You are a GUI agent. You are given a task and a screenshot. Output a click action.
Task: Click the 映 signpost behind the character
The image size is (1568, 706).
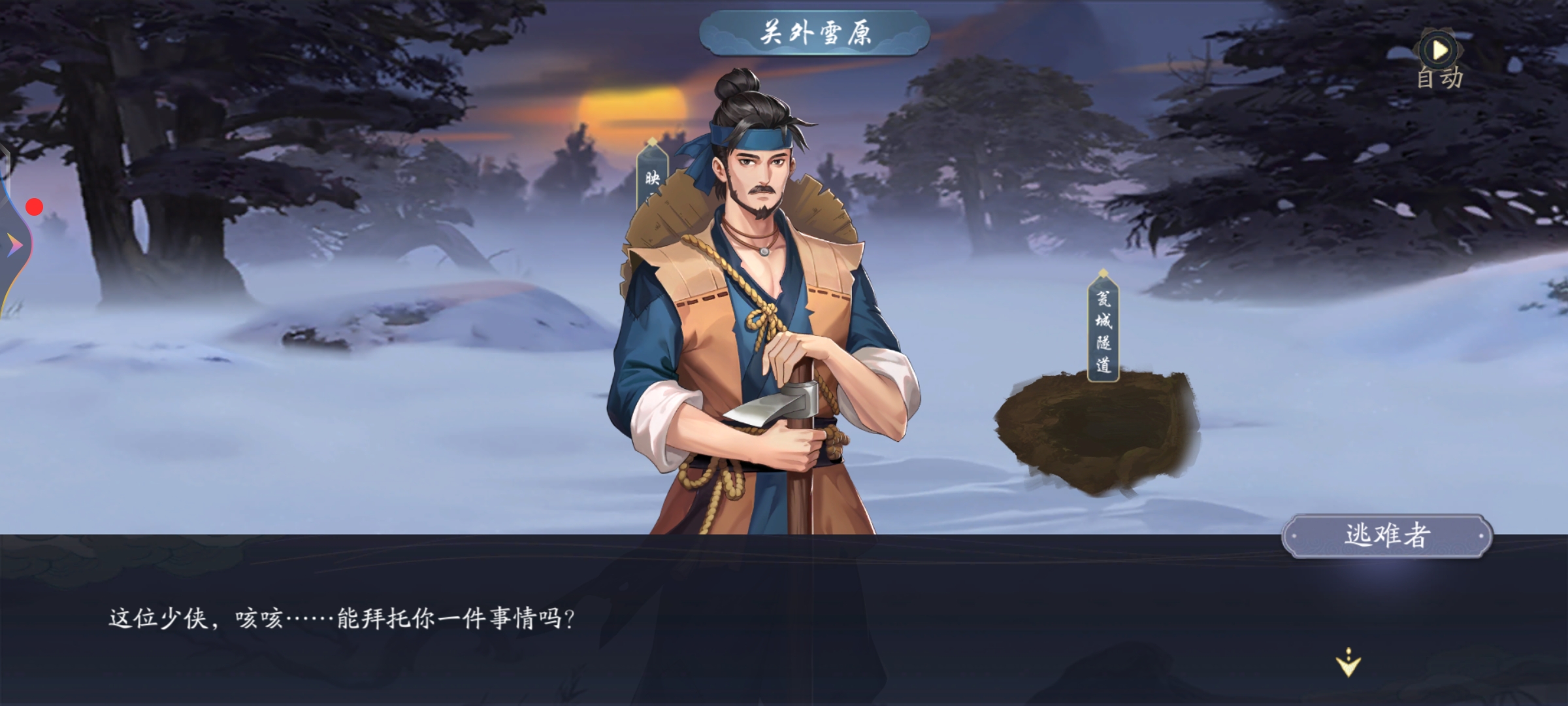(x=651, y=180)
